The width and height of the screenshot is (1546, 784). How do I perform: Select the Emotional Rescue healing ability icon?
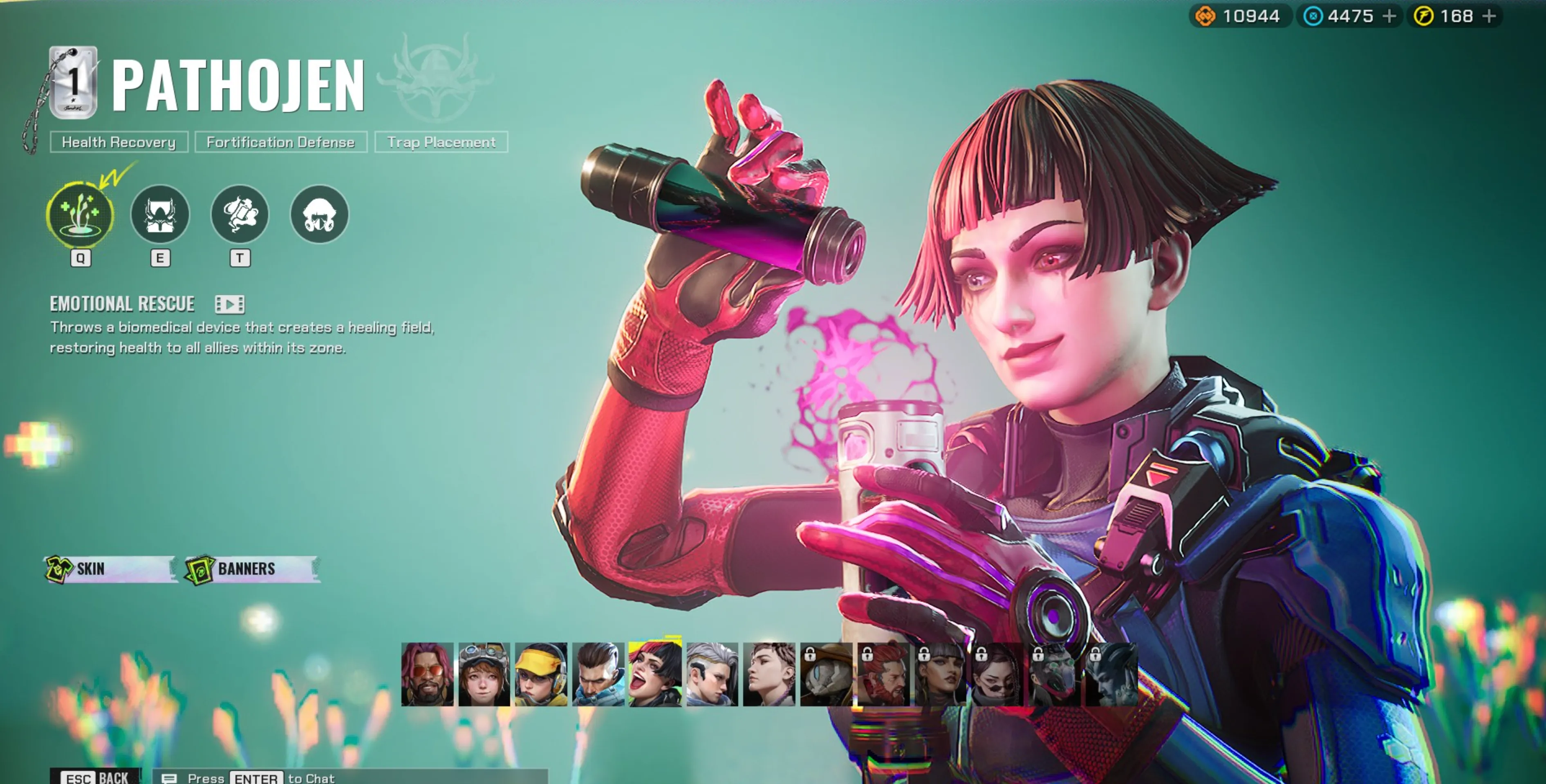pos(80,214)
